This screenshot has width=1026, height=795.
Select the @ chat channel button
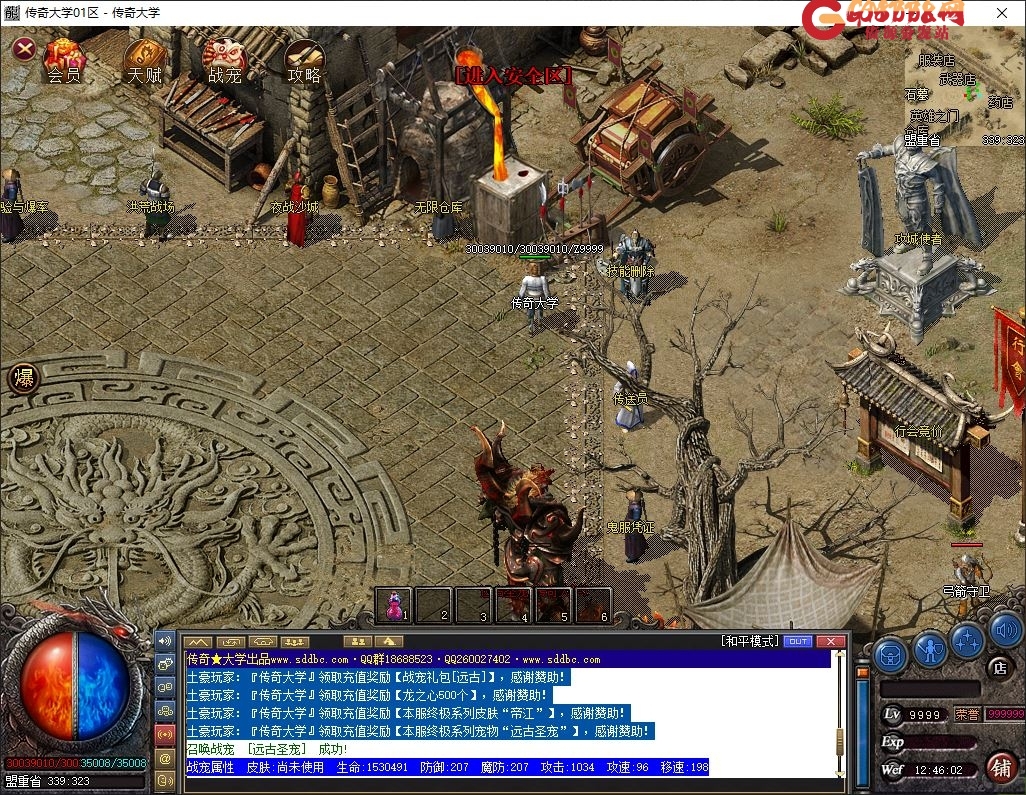[165, 757]
